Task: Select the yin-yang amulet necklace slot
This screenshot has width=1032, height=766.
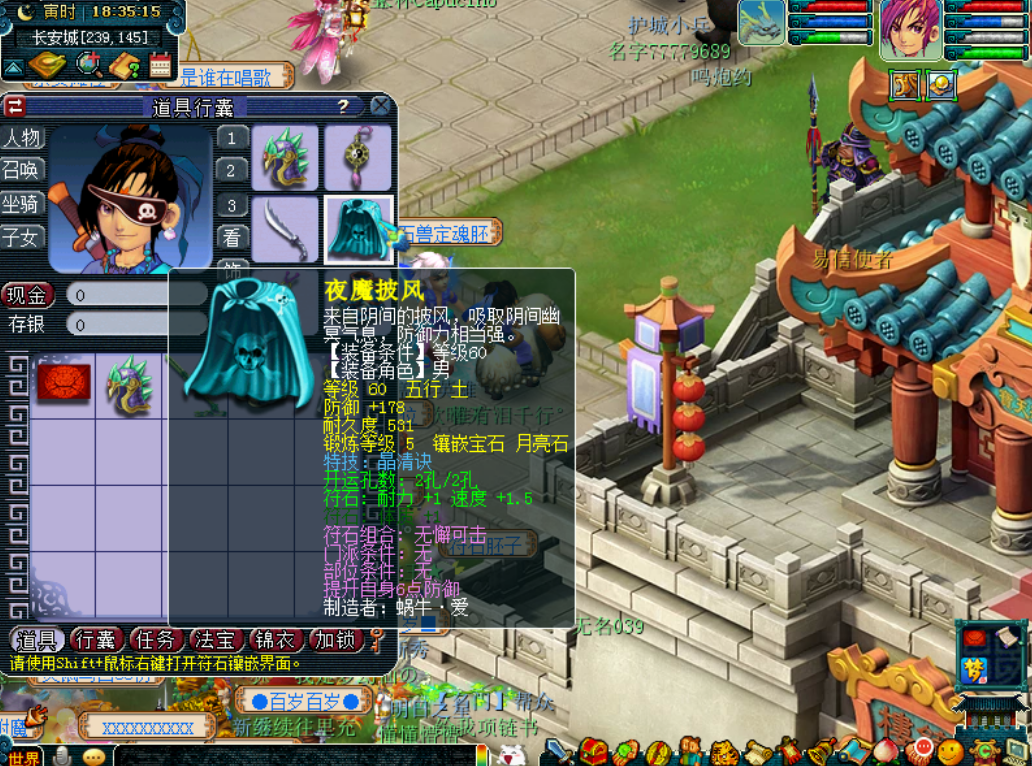Action: (358, 157)
